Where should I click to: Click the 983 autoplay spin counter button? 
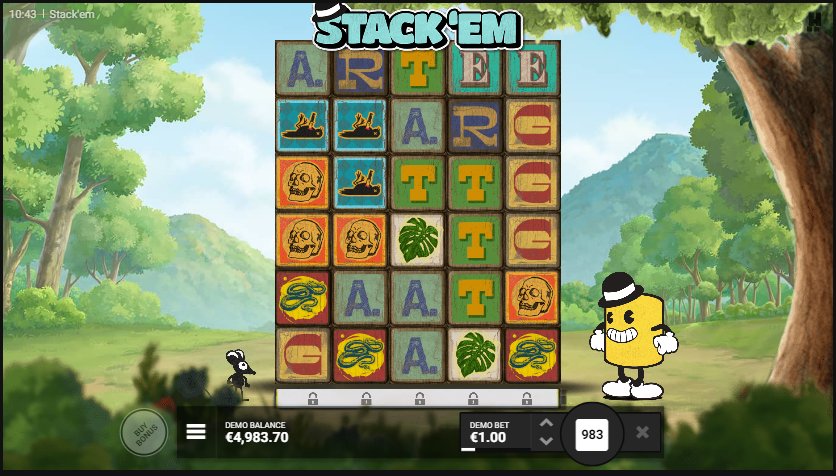tap(592, 433)
